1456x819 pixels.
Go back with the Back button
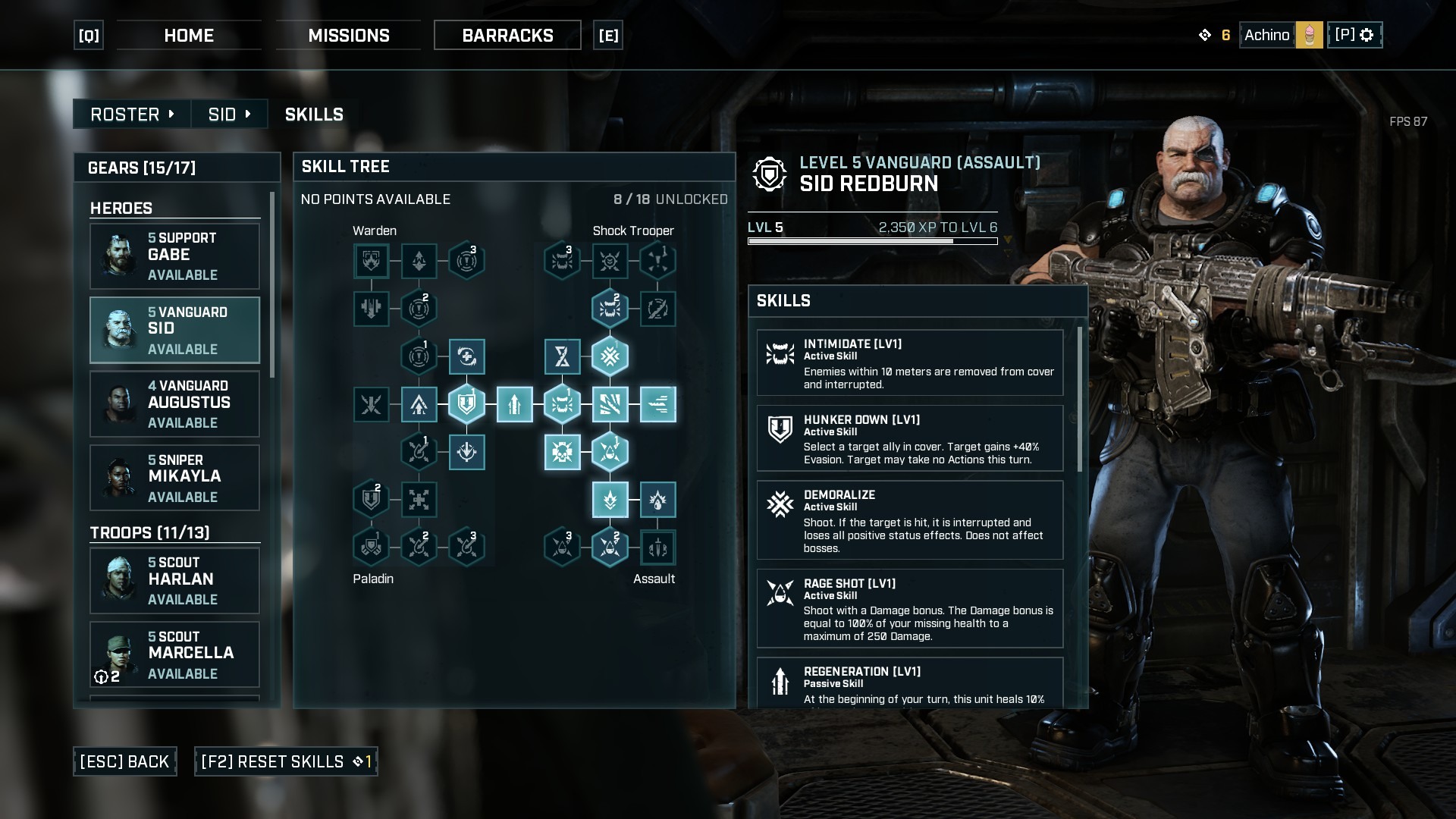tap(125, 761)
